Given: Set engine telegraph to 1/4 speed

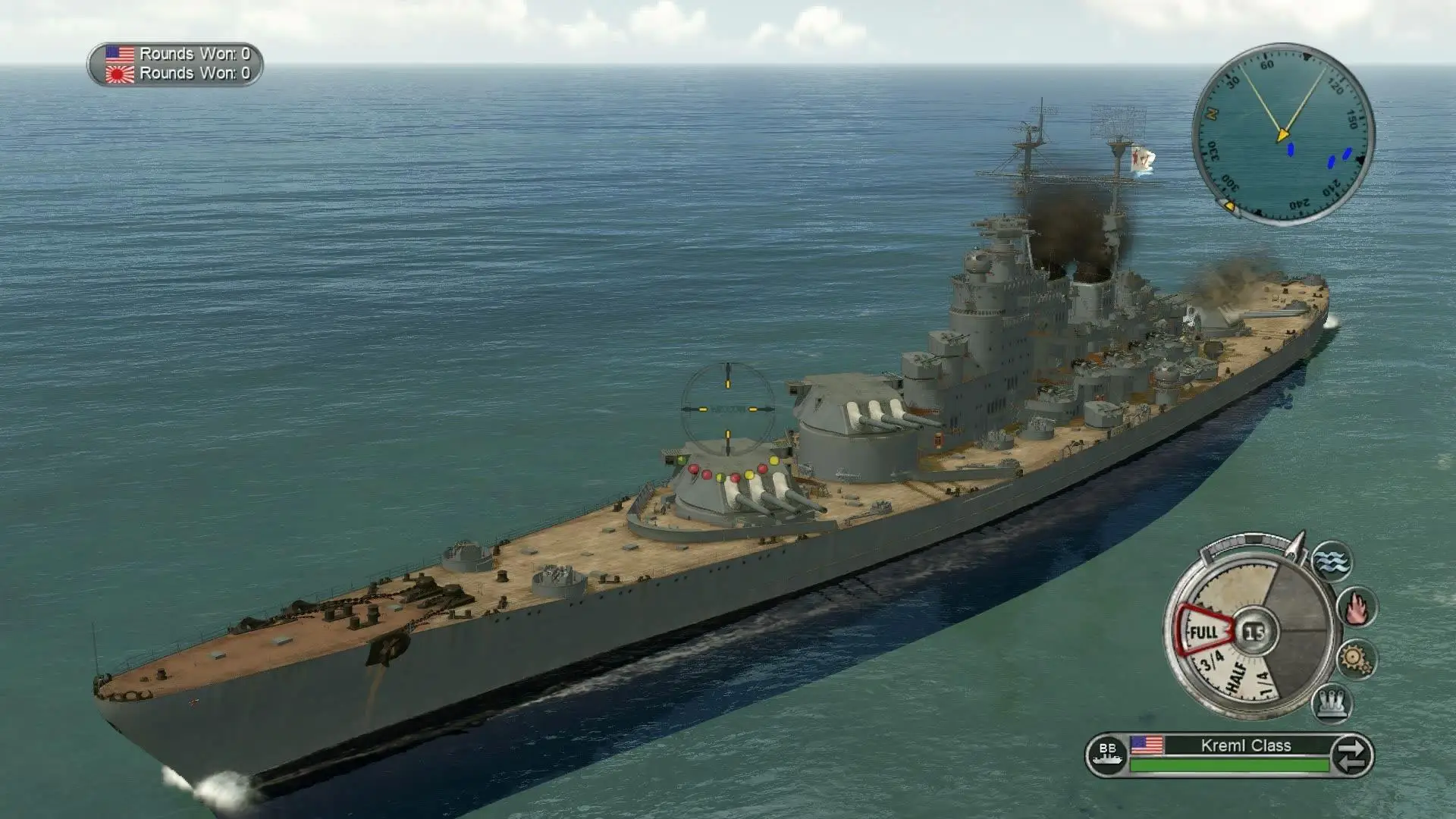Looking at the screenshot, I should (x=1263, y=684).
